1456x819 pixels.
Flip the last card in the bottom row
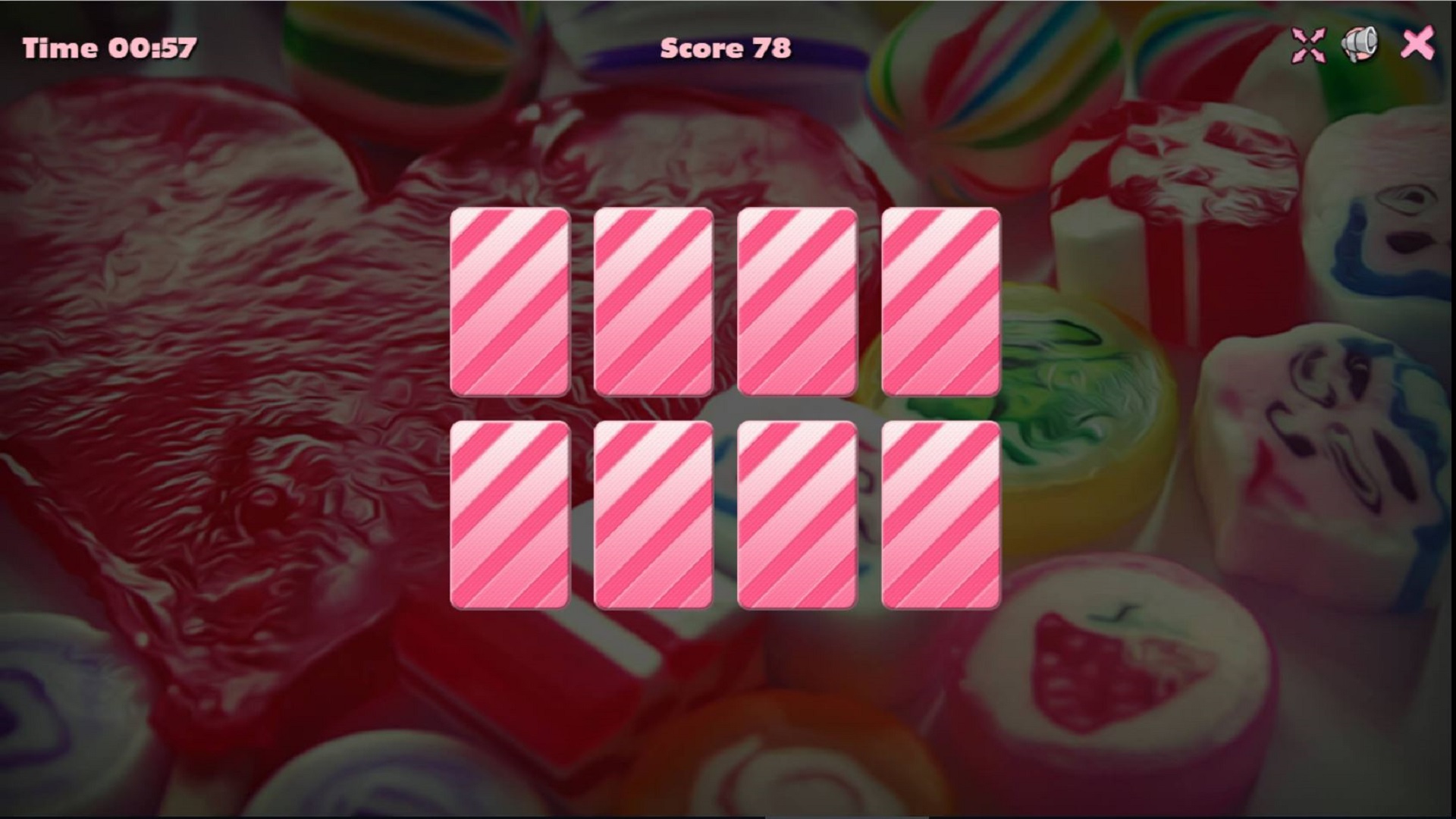click(940, 516)
